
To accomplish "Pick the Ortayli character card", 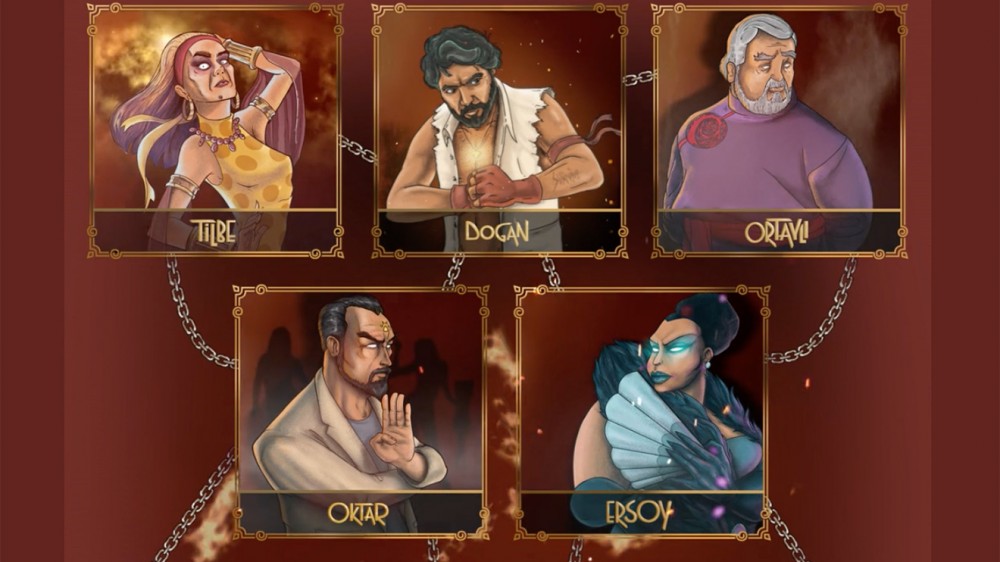I will click(x=779, y=130).
